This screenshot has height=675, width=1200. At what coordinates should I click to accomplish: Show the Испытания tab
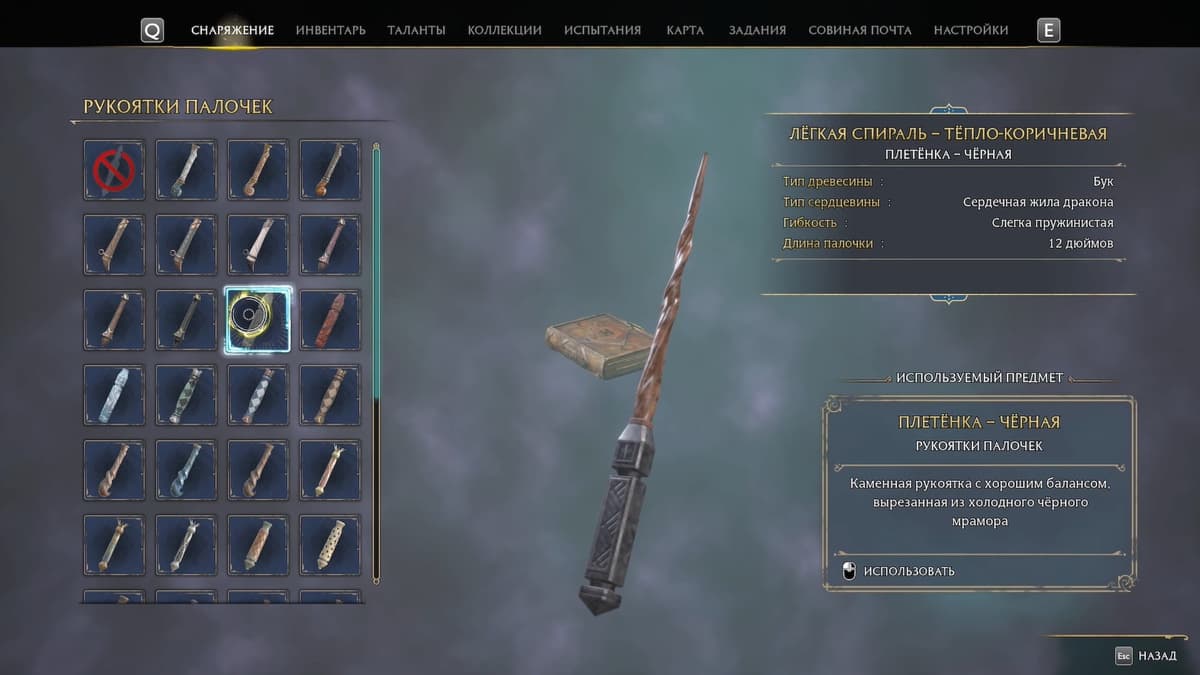602,30
